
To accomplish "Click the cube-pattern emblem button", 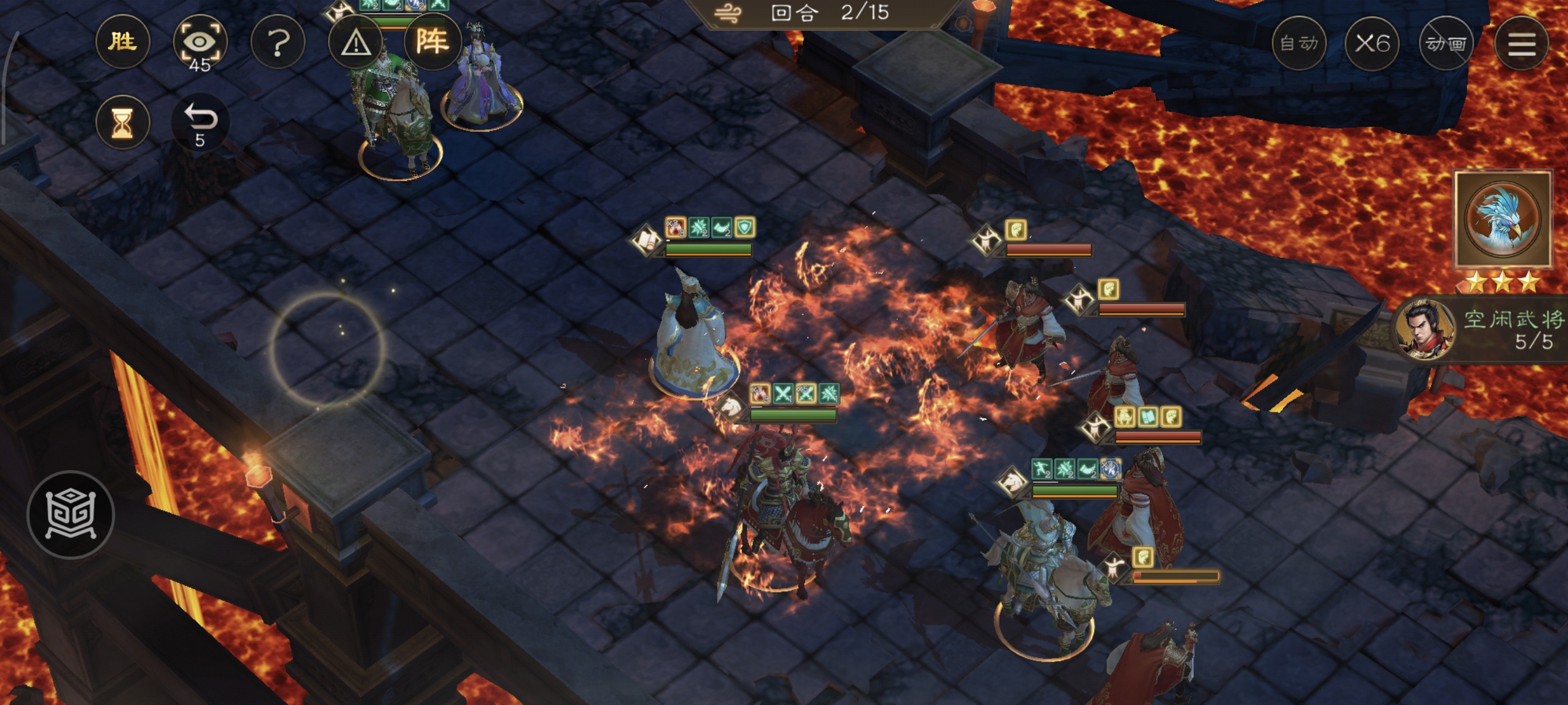I will tap(70, 515).
